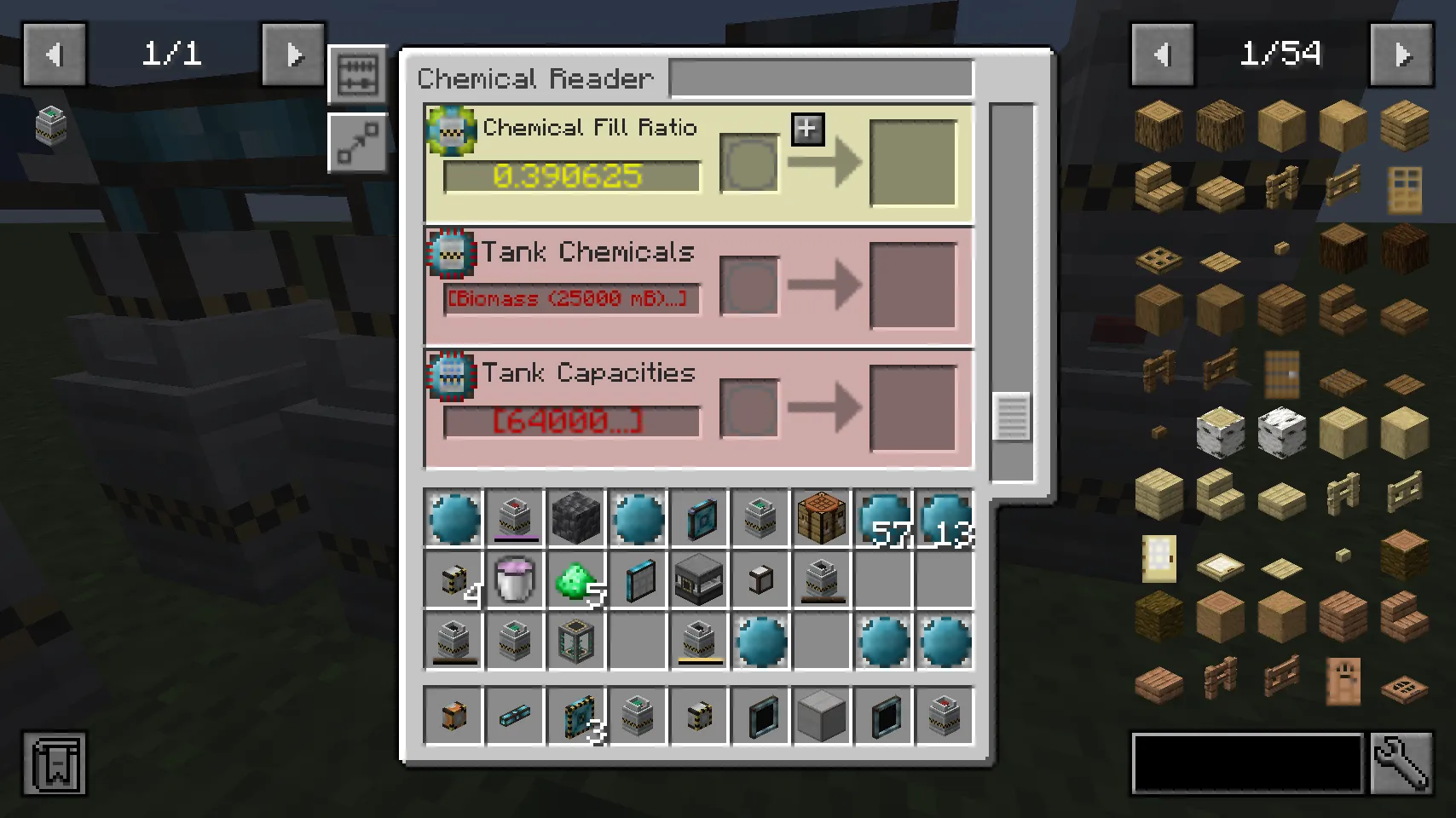Click the Chemical Reader search field
This screenshot has height=818, width=1456.
(820, 78)
